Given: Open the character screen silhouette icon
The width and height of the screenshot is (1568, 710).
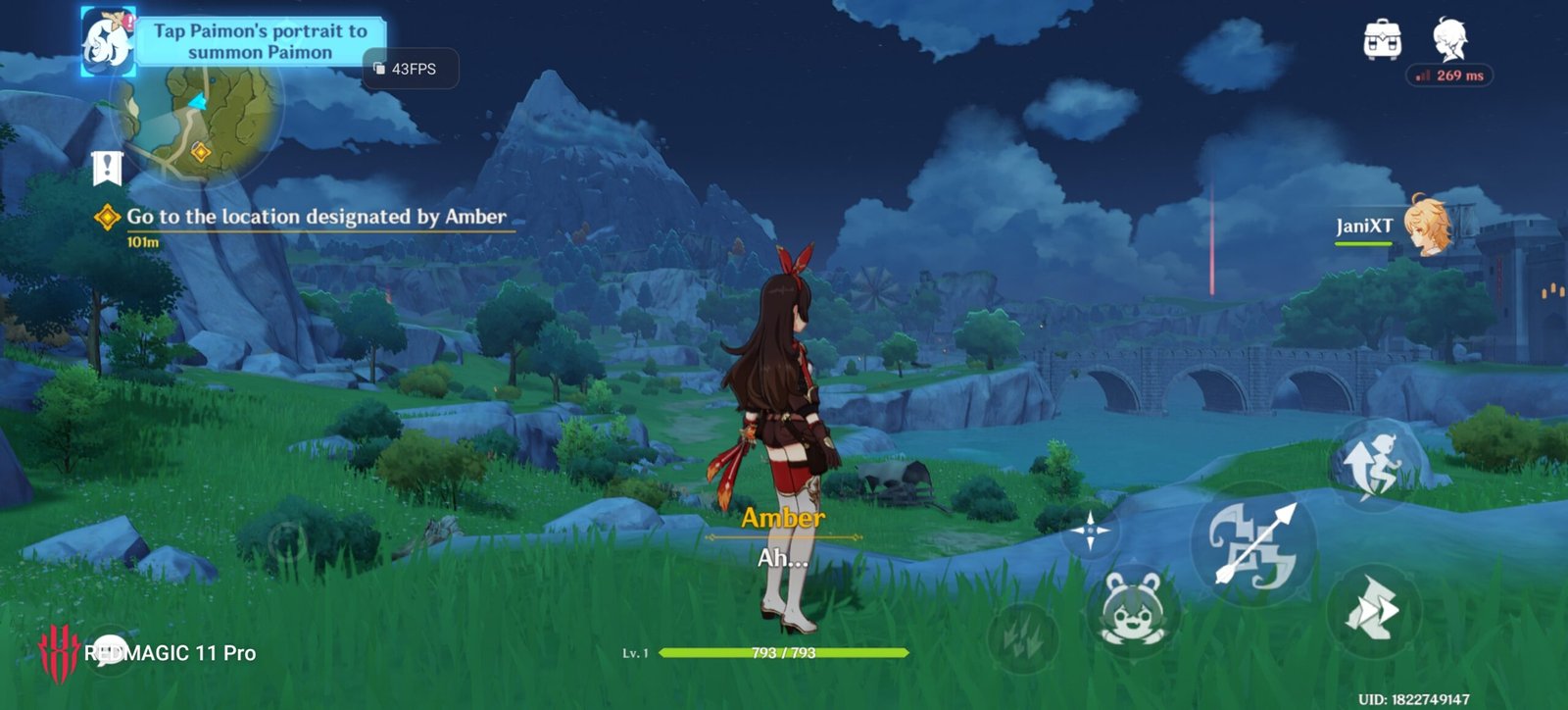Looking at the screenshot, I should (x=1449, y=39).
